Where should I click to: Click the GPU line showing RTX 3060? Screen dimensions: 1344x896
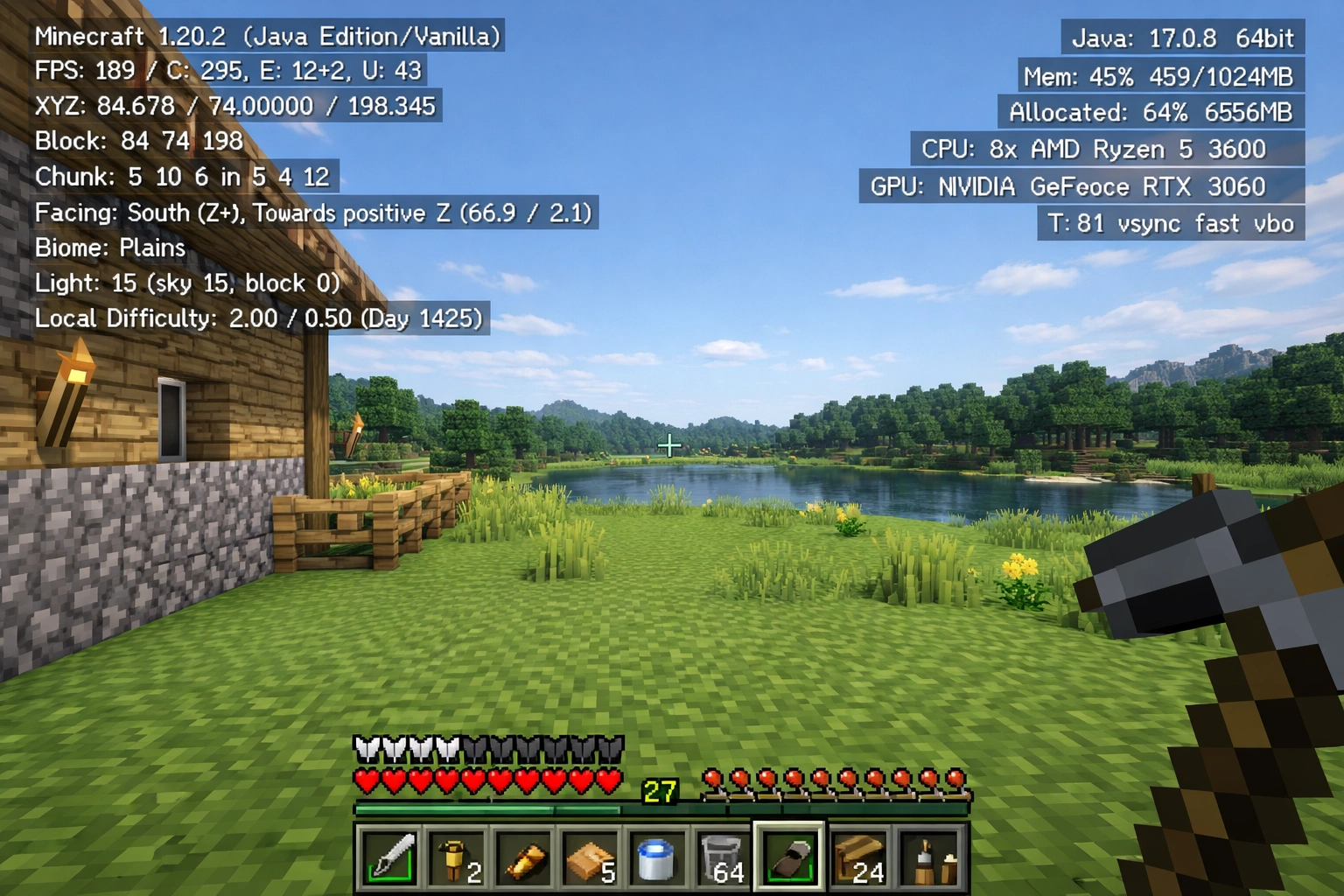click(1067, 186)
